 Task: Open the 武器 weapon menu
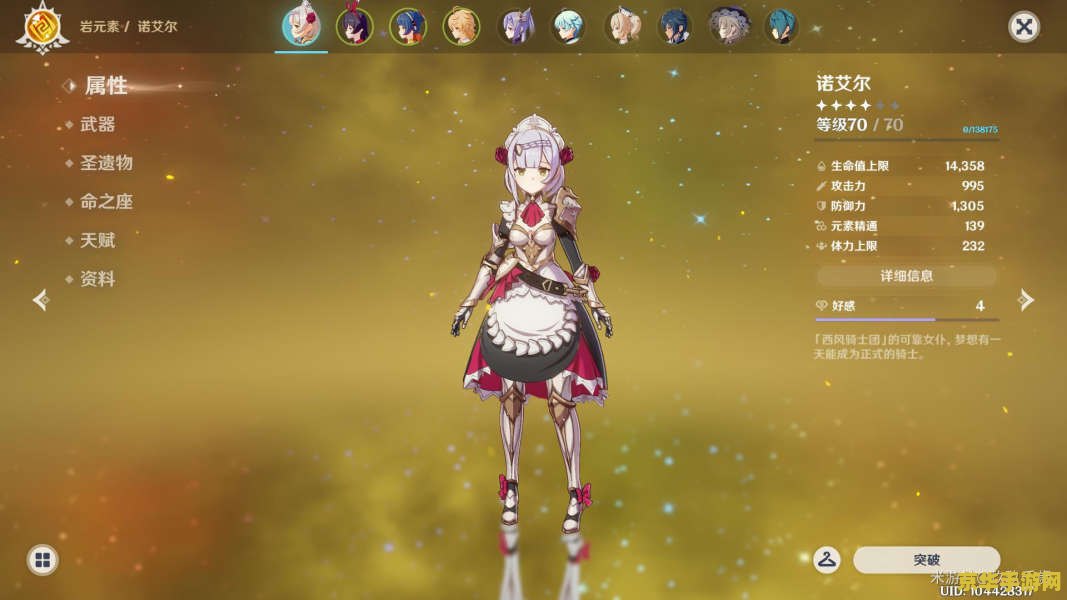[x=97, y=124]
